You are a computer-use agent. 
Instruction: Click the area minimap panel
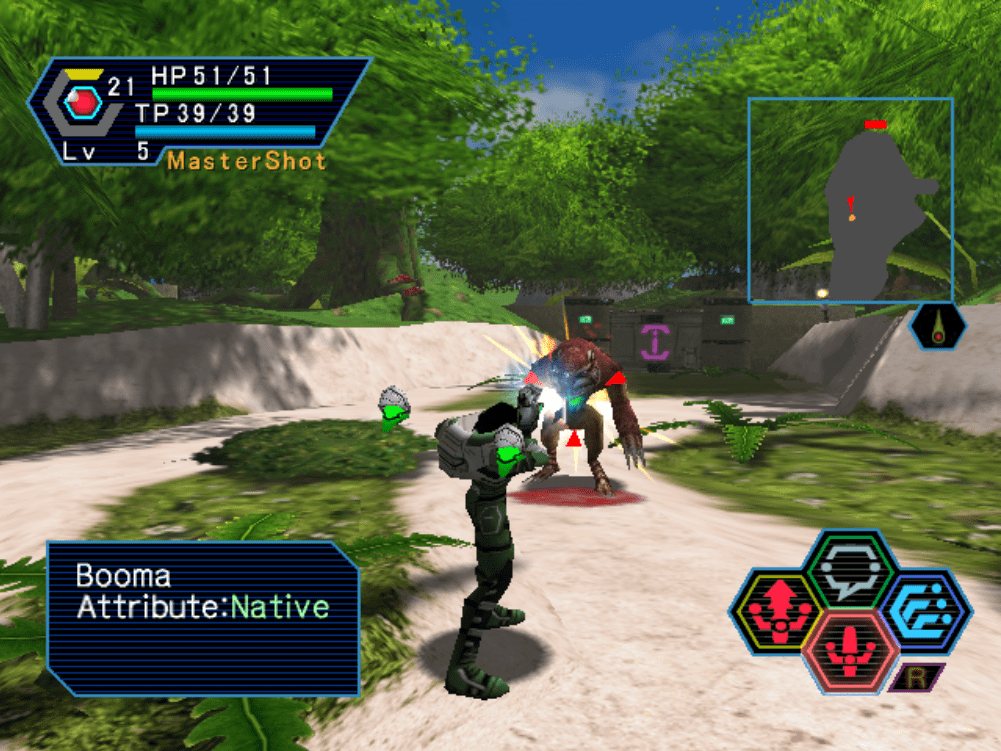(850, 200)
